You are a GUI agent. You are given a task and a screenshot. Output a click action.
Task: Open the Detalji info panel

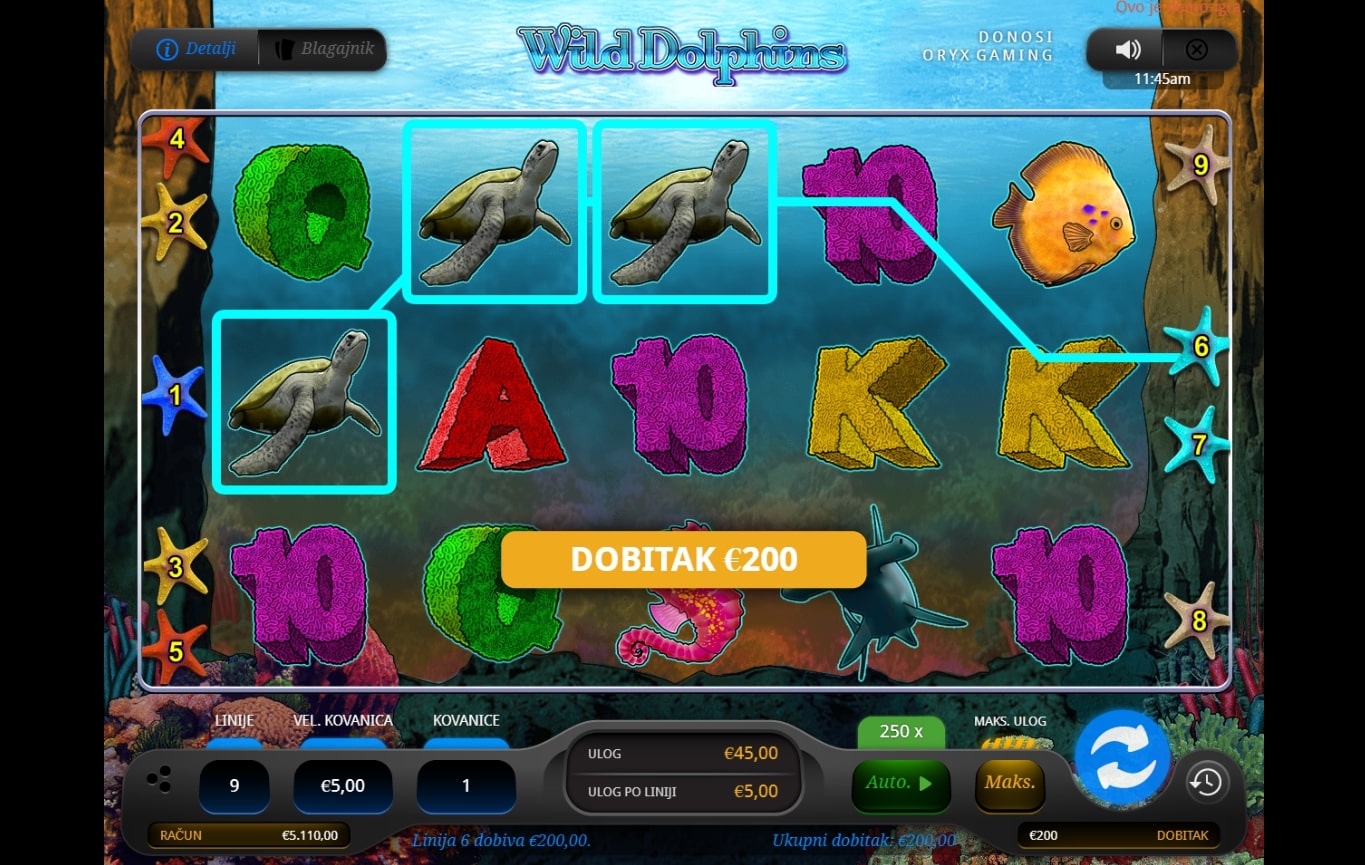point(196,49)
